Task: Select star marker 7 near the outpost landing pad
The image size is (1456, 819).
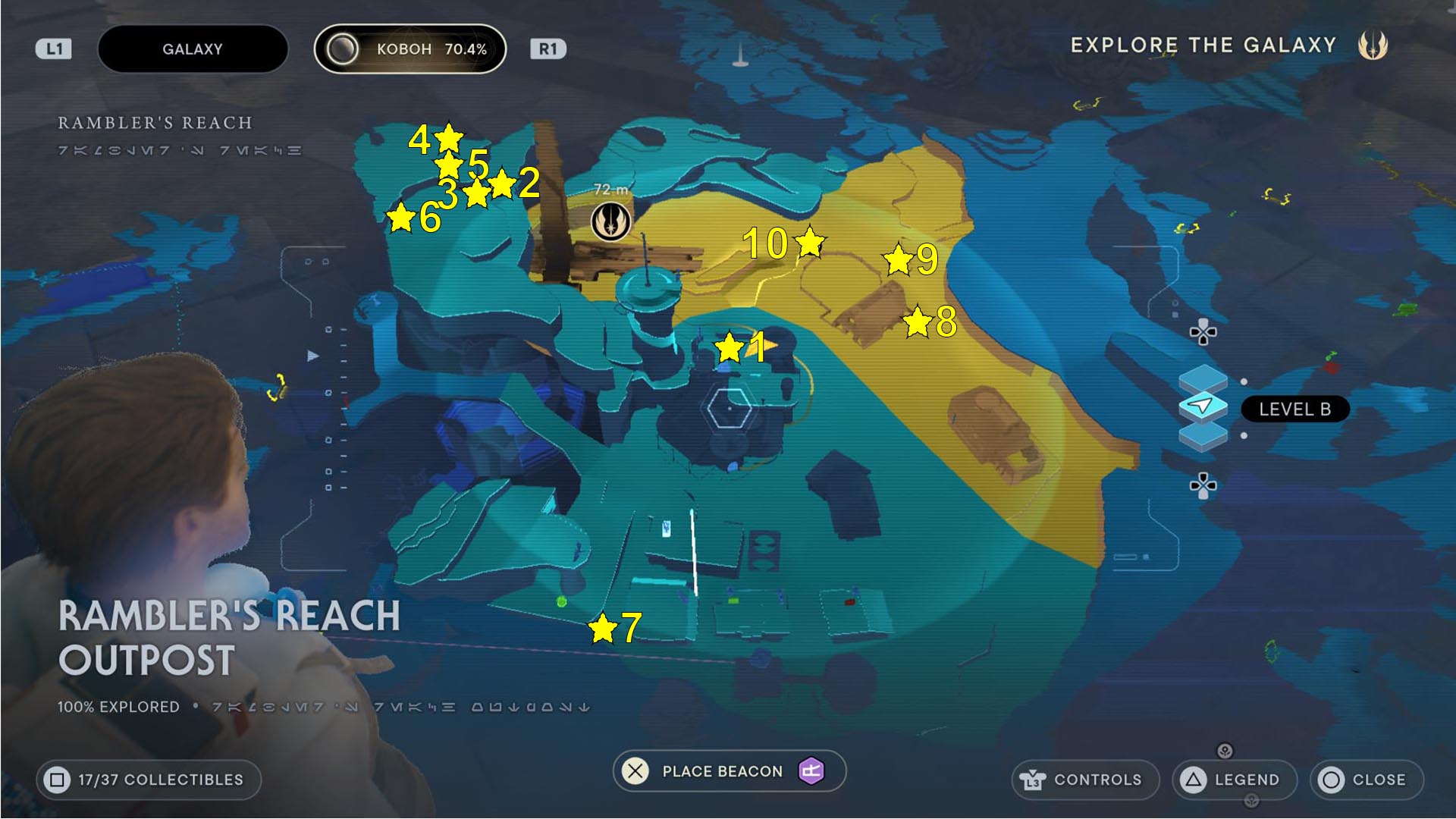Action: [x=601, y=628]
